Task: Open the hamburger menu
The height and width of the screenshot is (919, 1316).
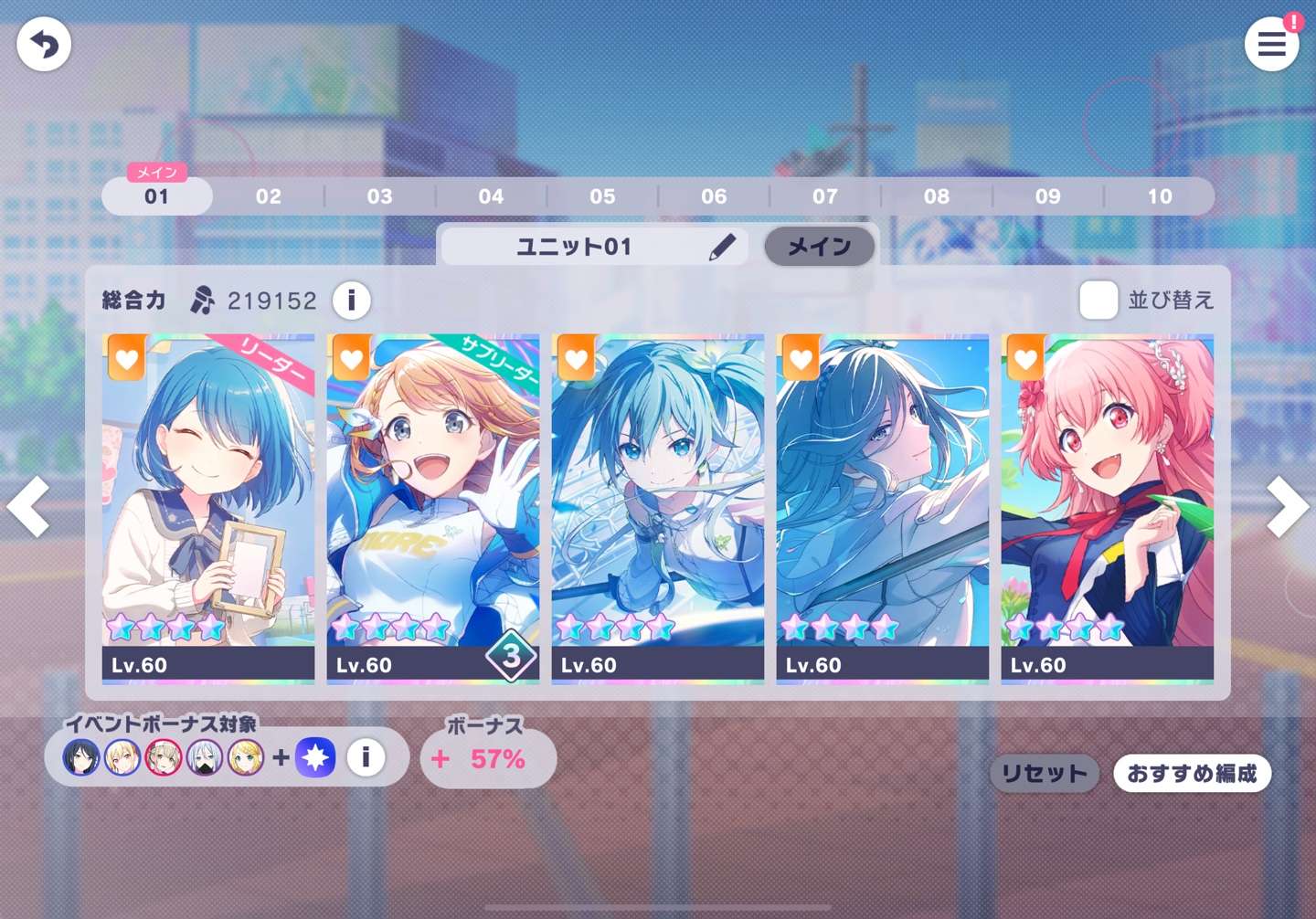Action: pos(1271,44)
